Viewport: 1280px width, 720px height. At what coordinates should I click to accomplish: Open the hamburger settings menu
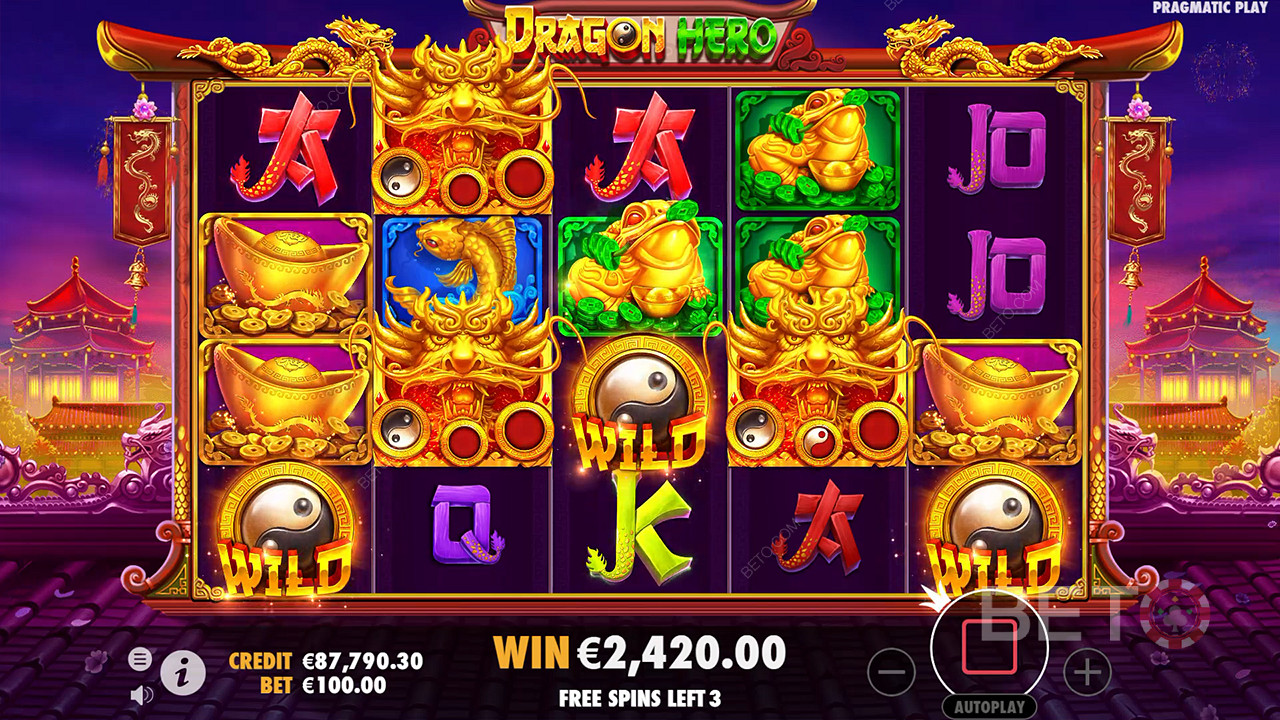[140, 658]
